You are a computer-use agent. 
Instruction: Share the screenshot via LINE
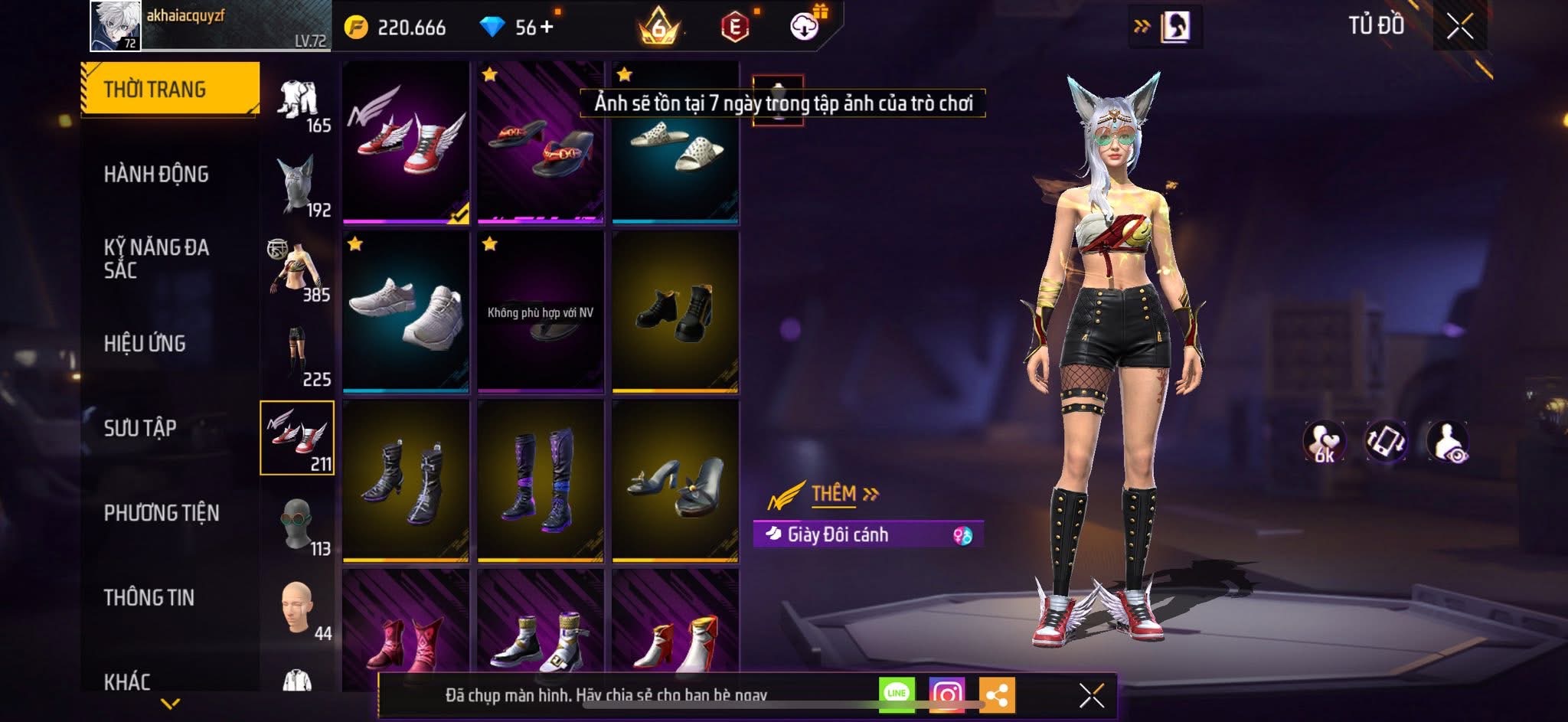(x=897, y=694)
